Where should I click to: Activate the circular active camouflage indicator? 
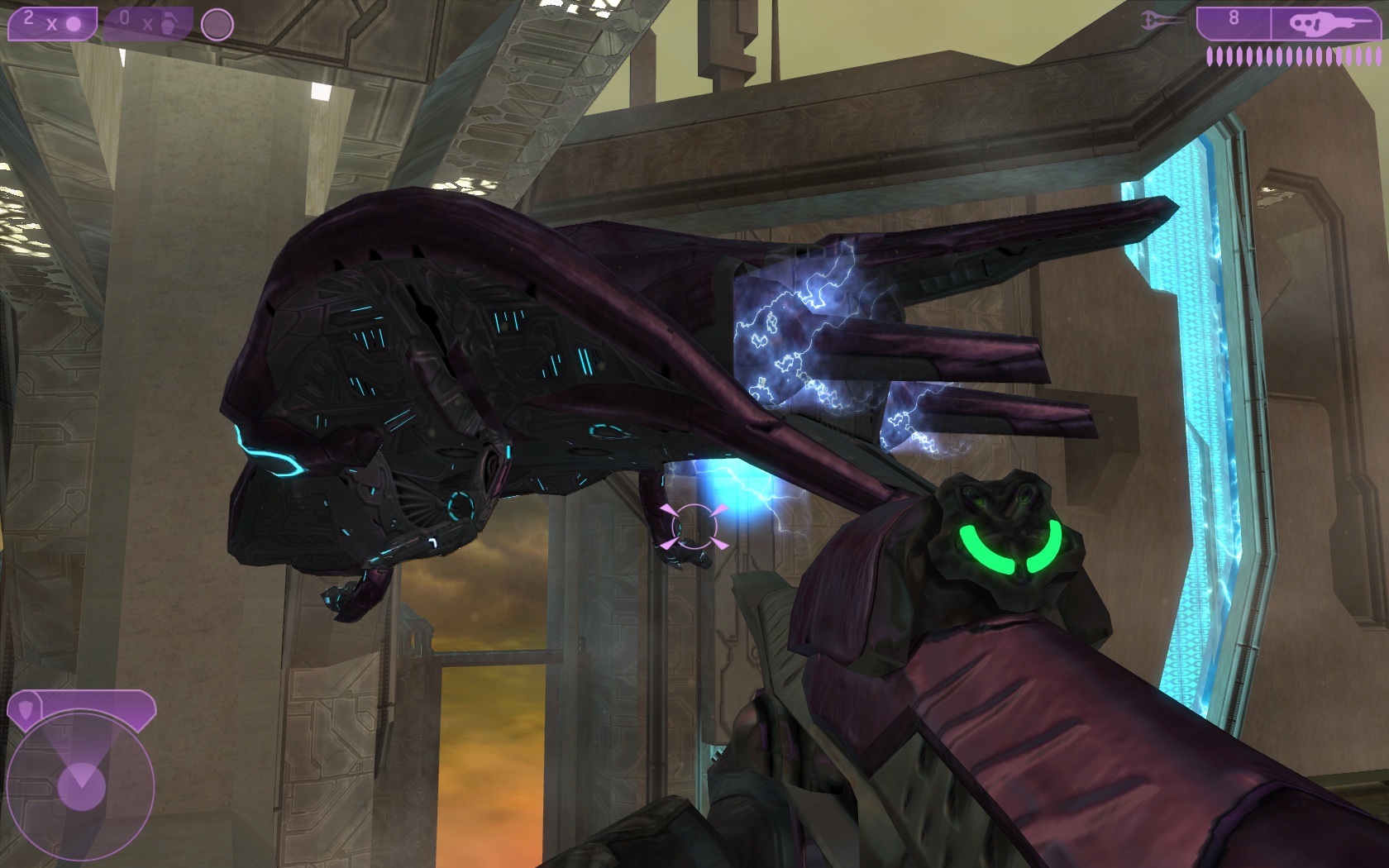point(217,25)
